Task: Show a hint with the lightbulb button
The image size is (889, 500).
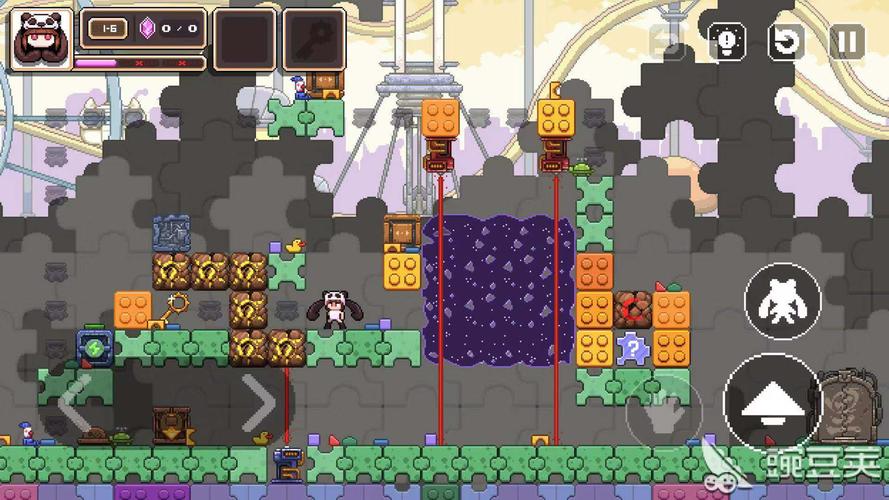Action: (727, 42)
